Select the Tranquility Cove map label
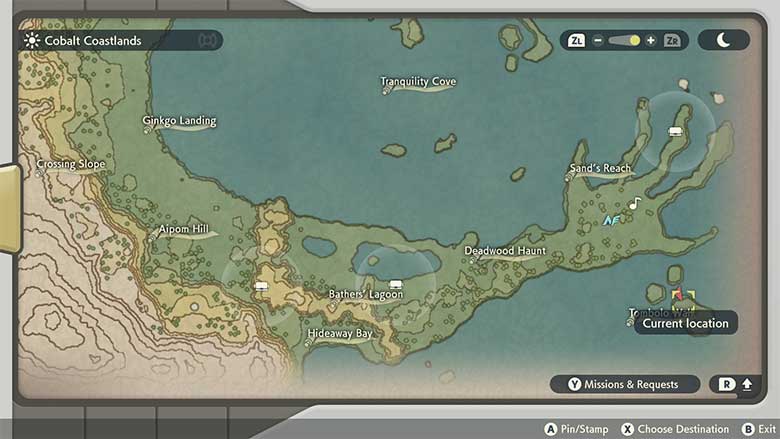This screenshot has height=439, width=780. [418, 82]
